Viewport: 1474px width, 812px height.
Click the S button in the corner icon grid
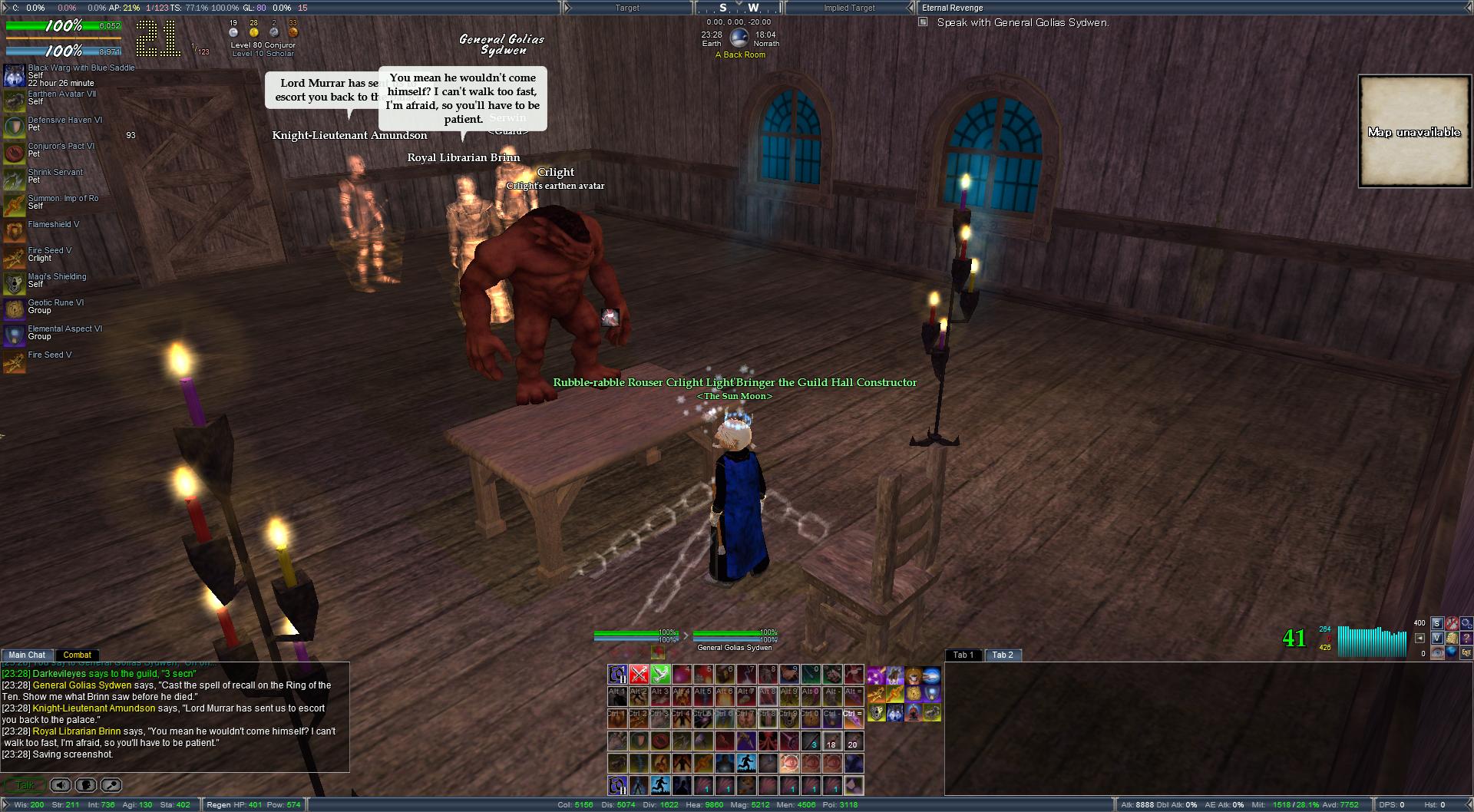1436,623
